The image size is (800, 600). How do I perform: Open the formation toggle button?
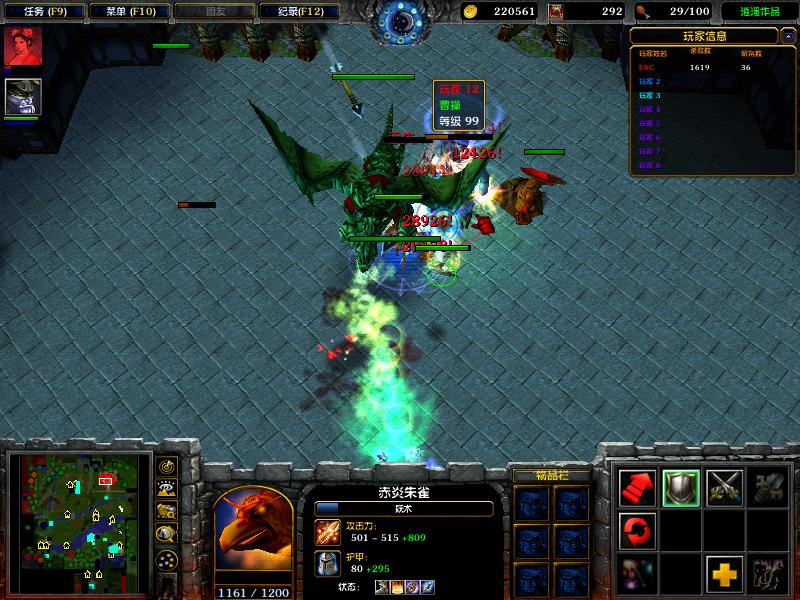tap(167, 558)
